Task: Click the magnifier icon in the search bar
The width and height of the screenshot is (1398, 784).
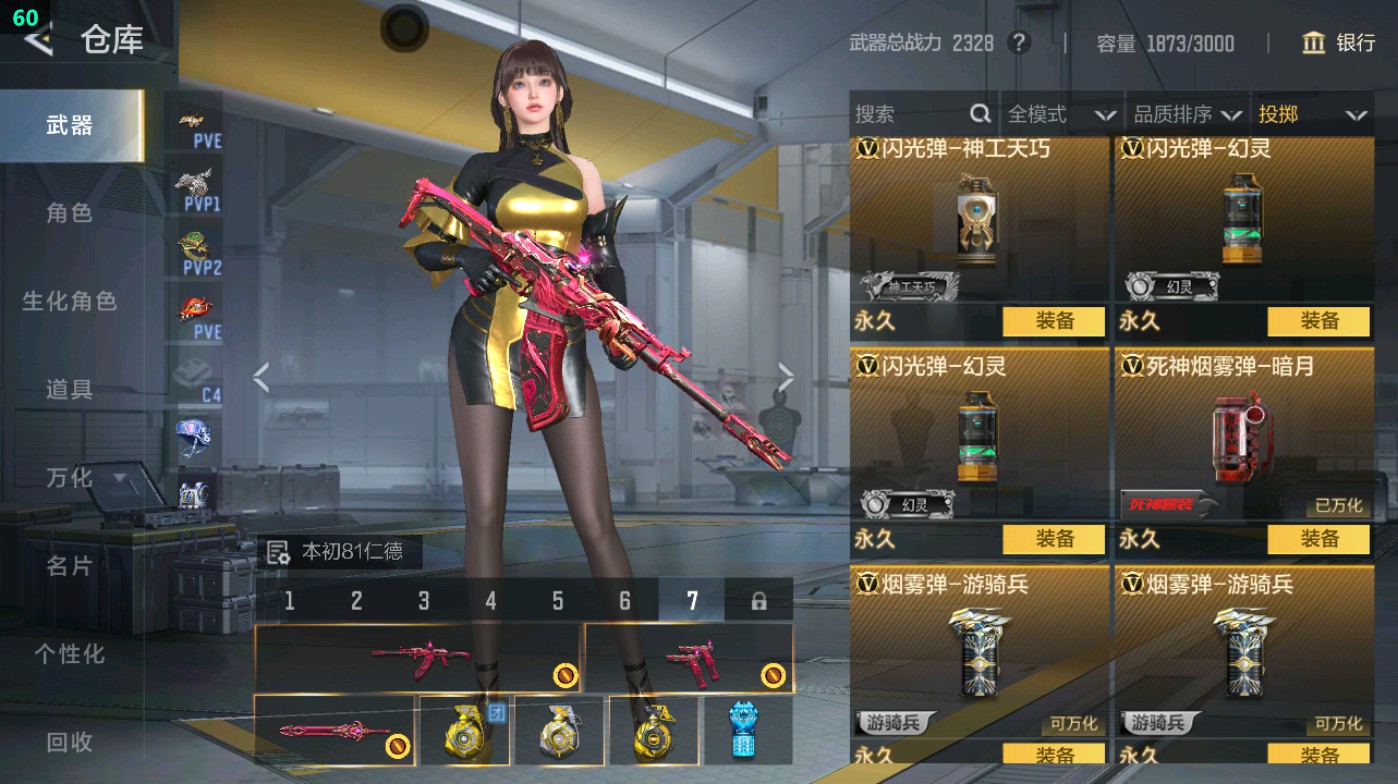Action: 978,114
